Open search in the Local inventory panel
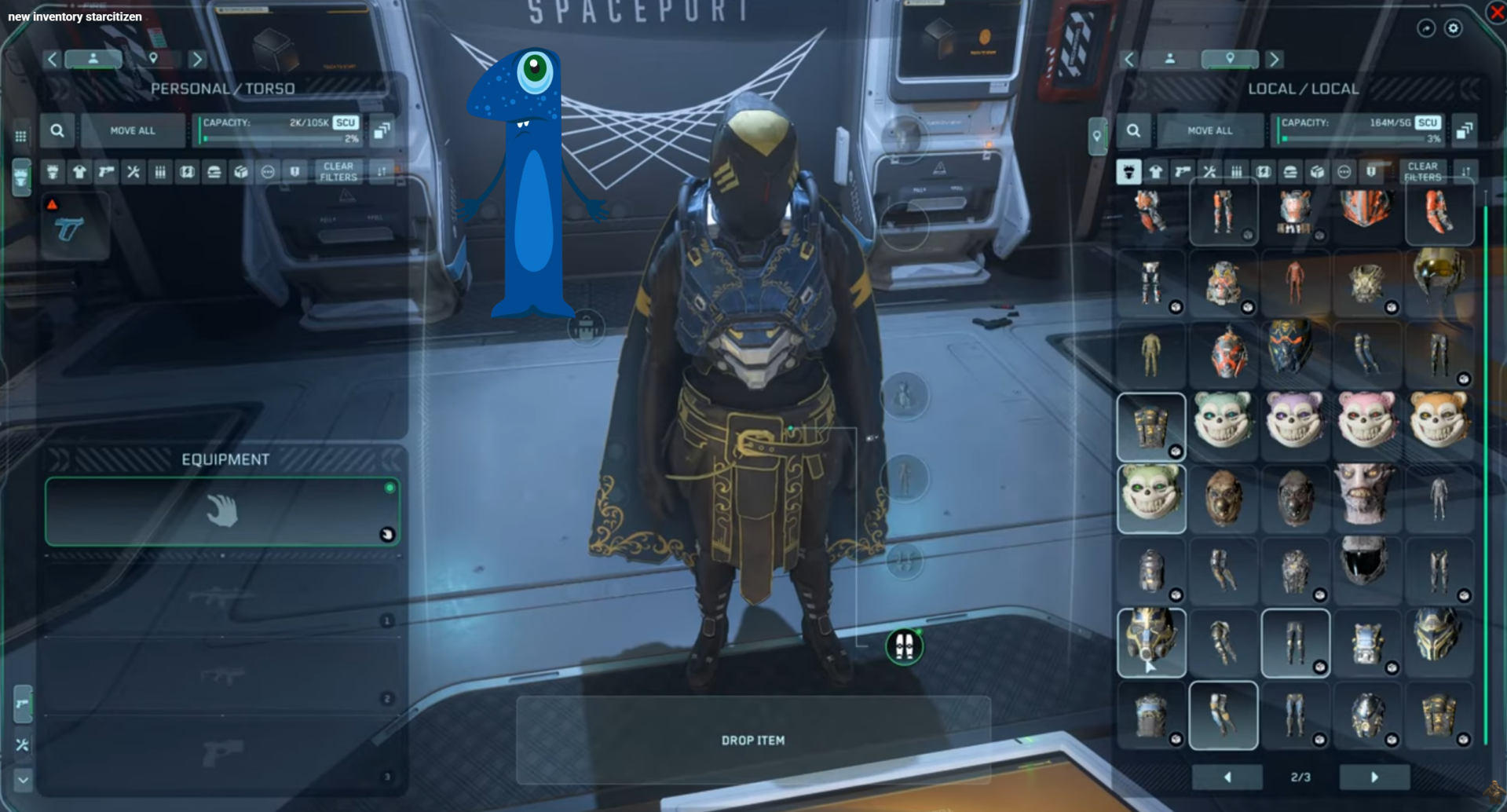 click(1133, 130)
